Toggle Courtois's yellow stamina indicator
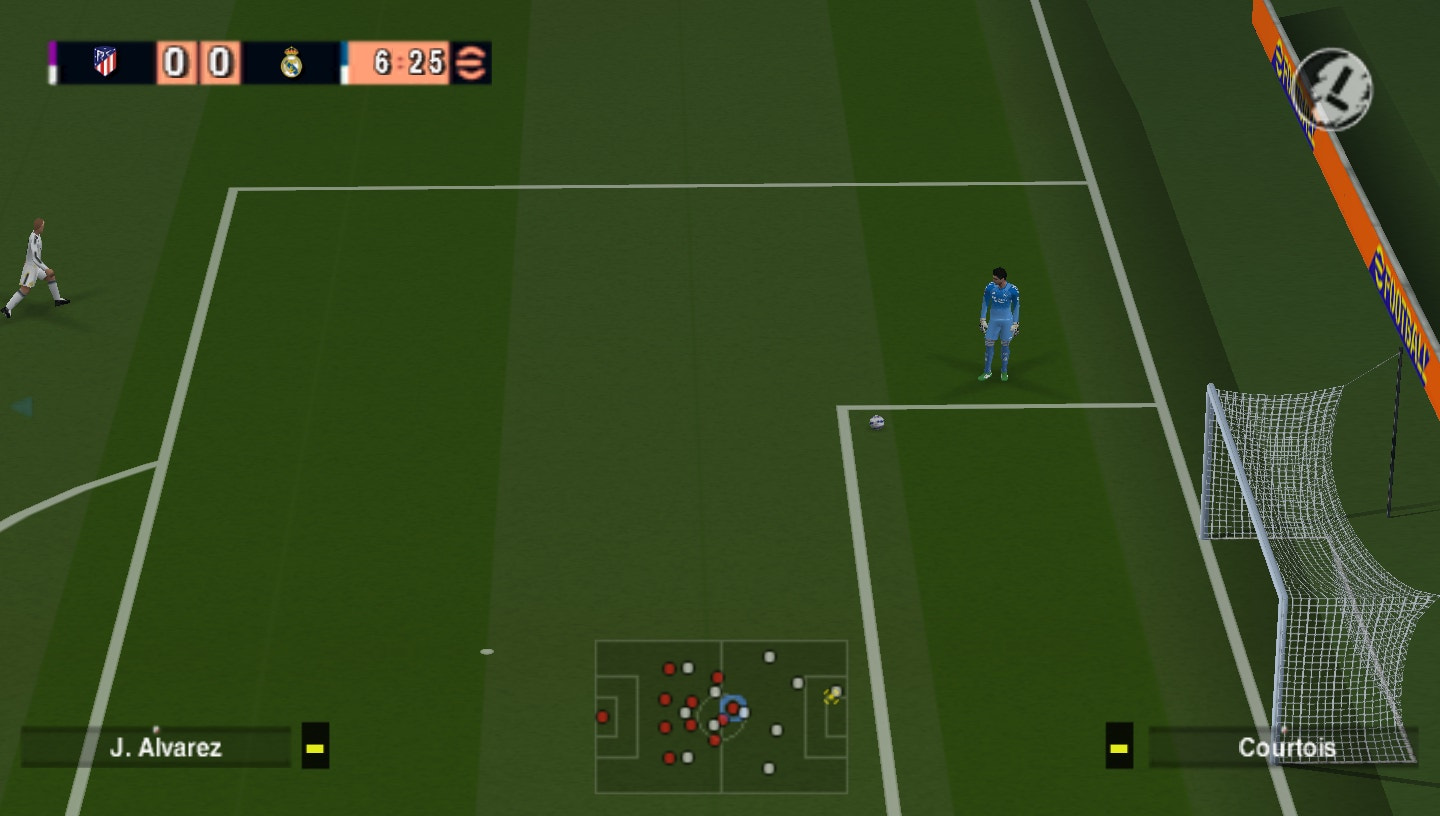 click(1118, 747)
